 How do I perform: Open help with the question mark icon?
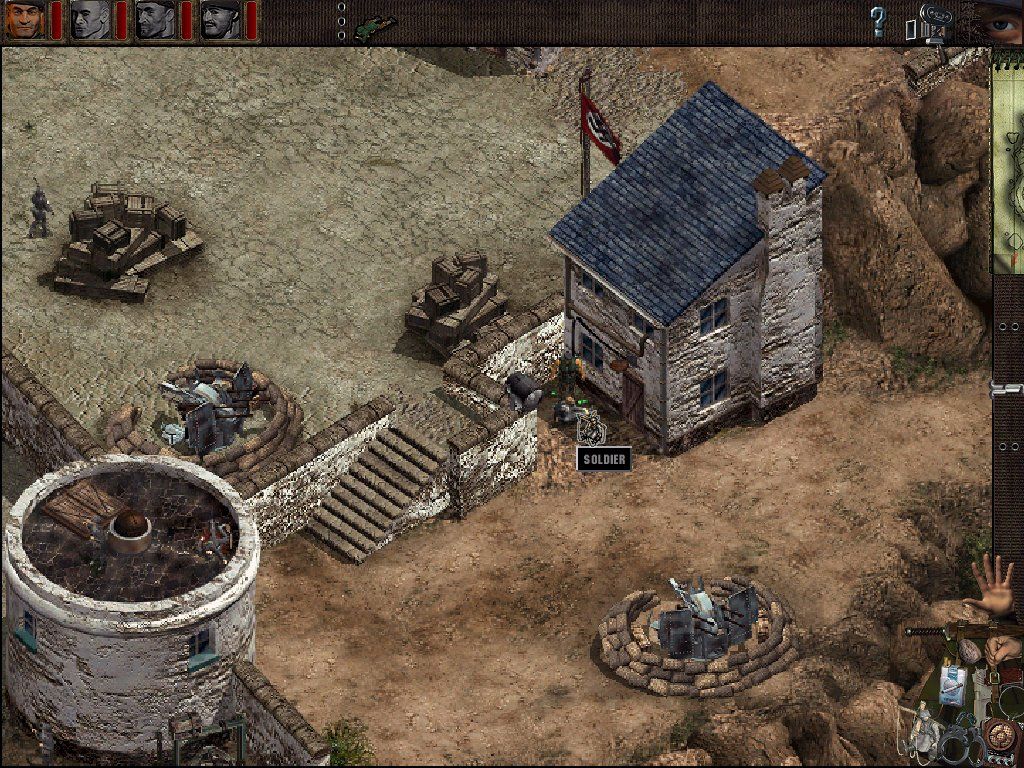tap(878, 20)
